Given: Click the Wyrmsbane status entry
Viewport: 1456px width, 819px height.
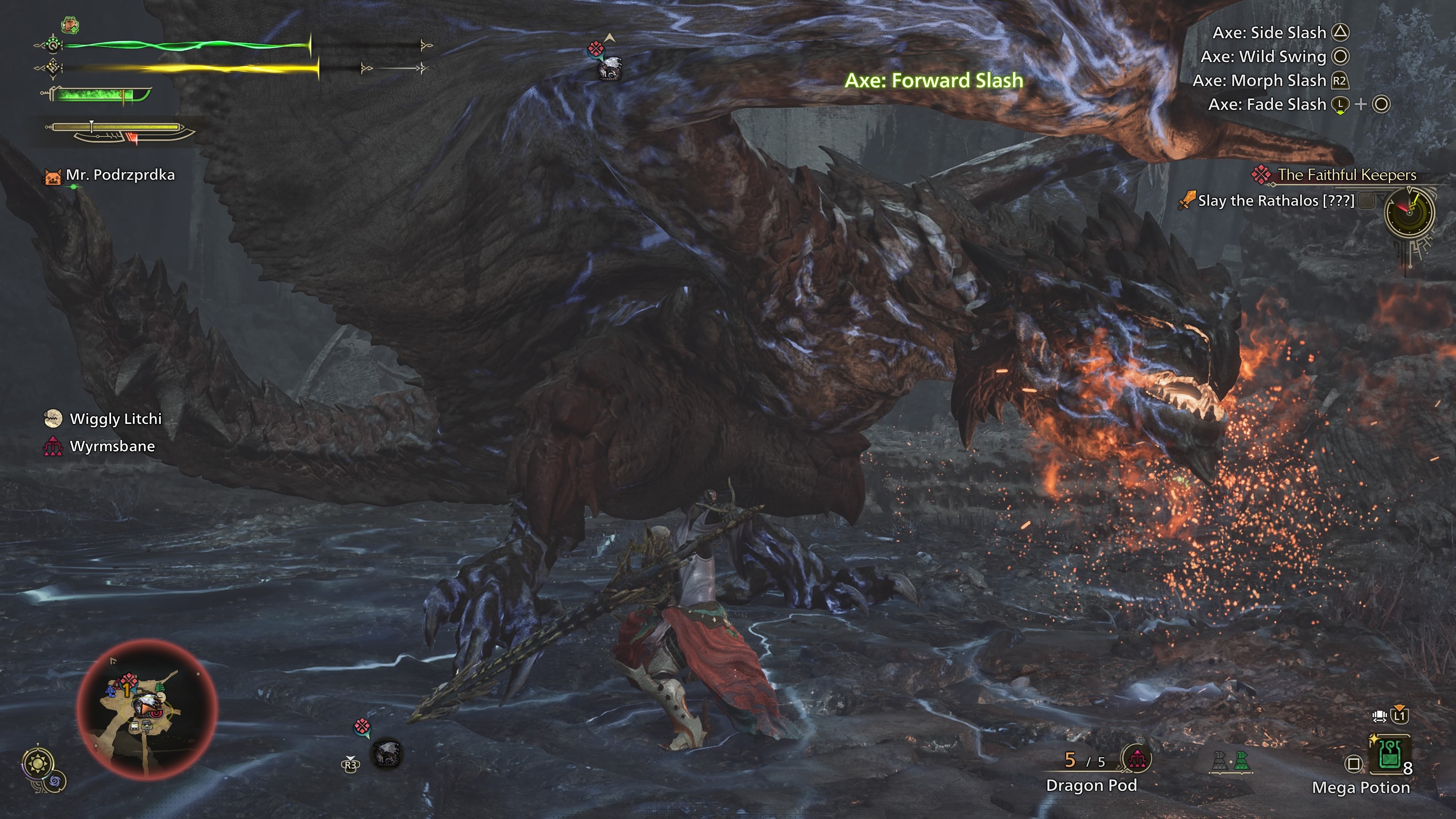Looking at the screenshot, I should (x=111, y=447).
